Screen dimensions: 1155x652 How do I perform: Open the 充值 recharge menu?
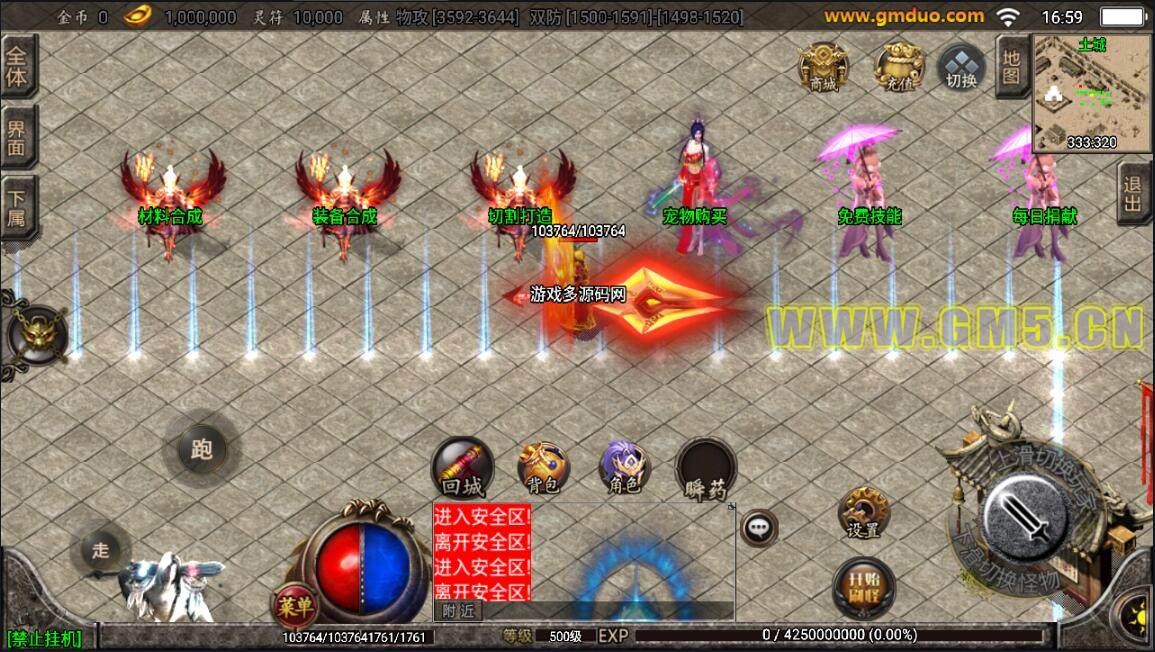896,68
